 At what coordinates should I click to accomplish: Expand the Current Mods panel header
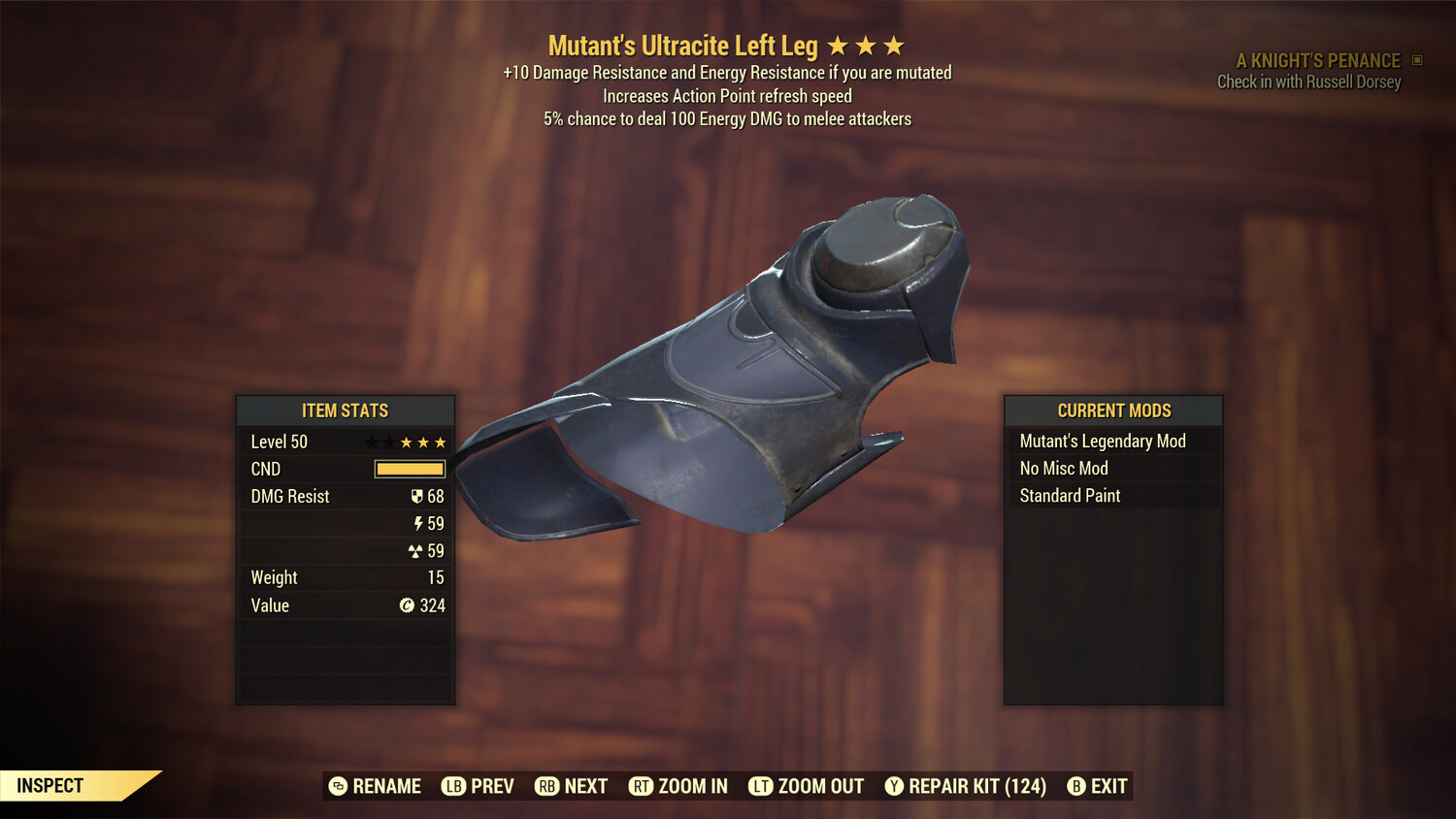pyautogui.click(x=1112, y=410)
